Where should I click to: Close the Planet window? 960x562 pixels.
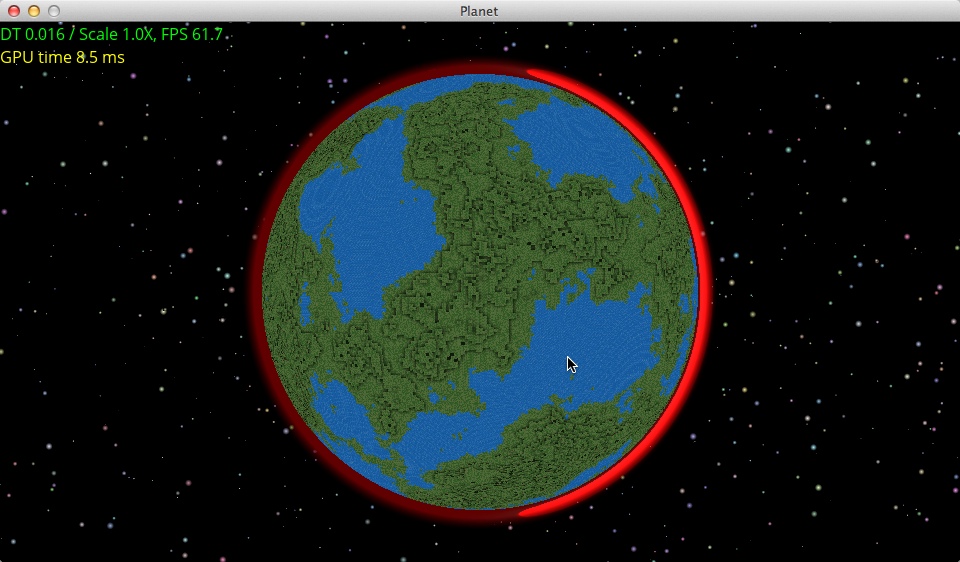(14, 11)
